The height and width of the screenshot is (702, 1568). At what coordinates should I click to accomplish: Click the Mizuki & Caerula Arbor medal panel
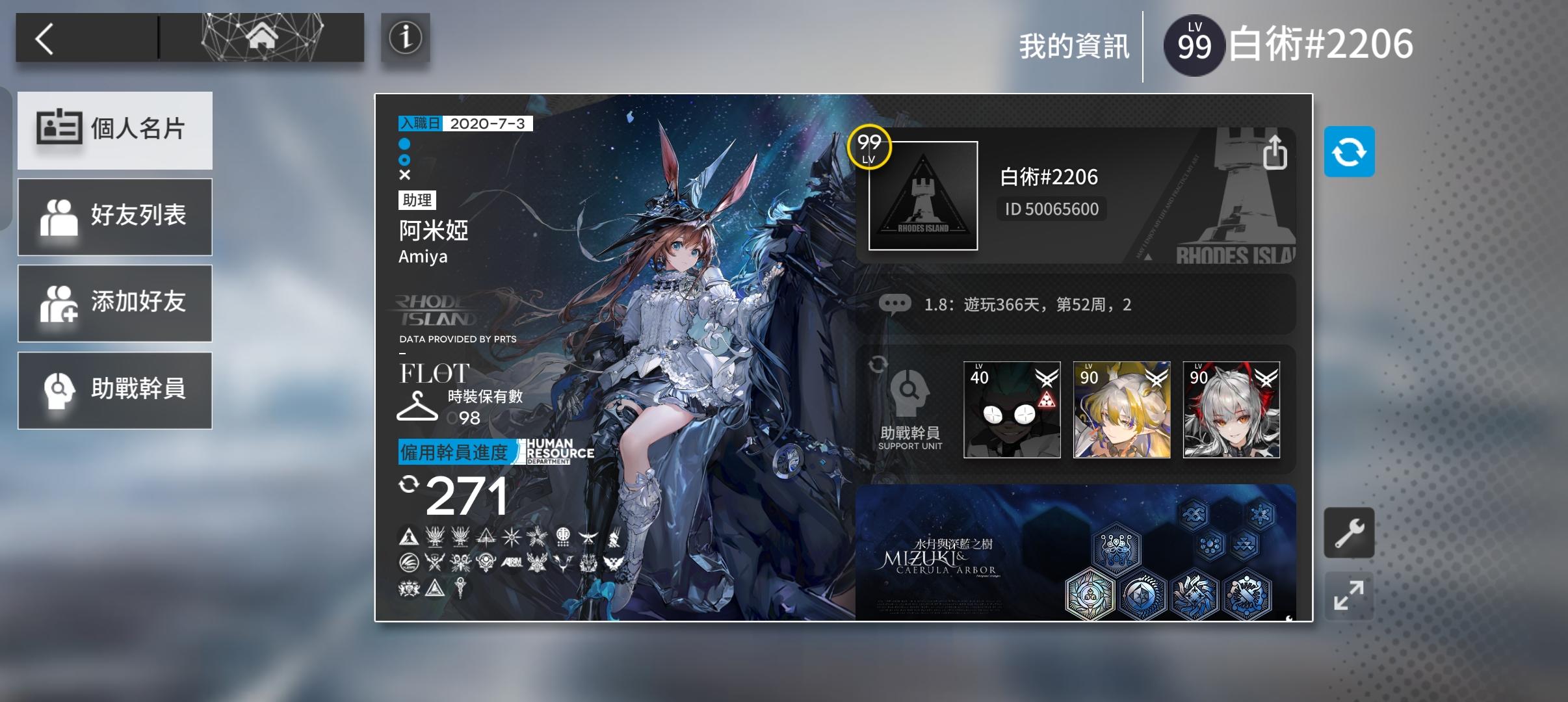click(1079, 556)
